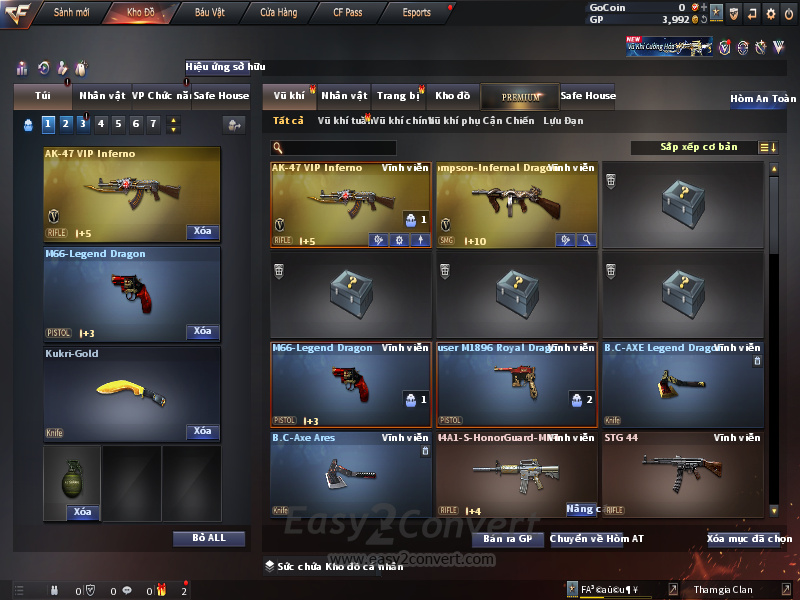Switch to the Trang bị storage tab
The width and height of the screenshot is (800, 600).
398,96
